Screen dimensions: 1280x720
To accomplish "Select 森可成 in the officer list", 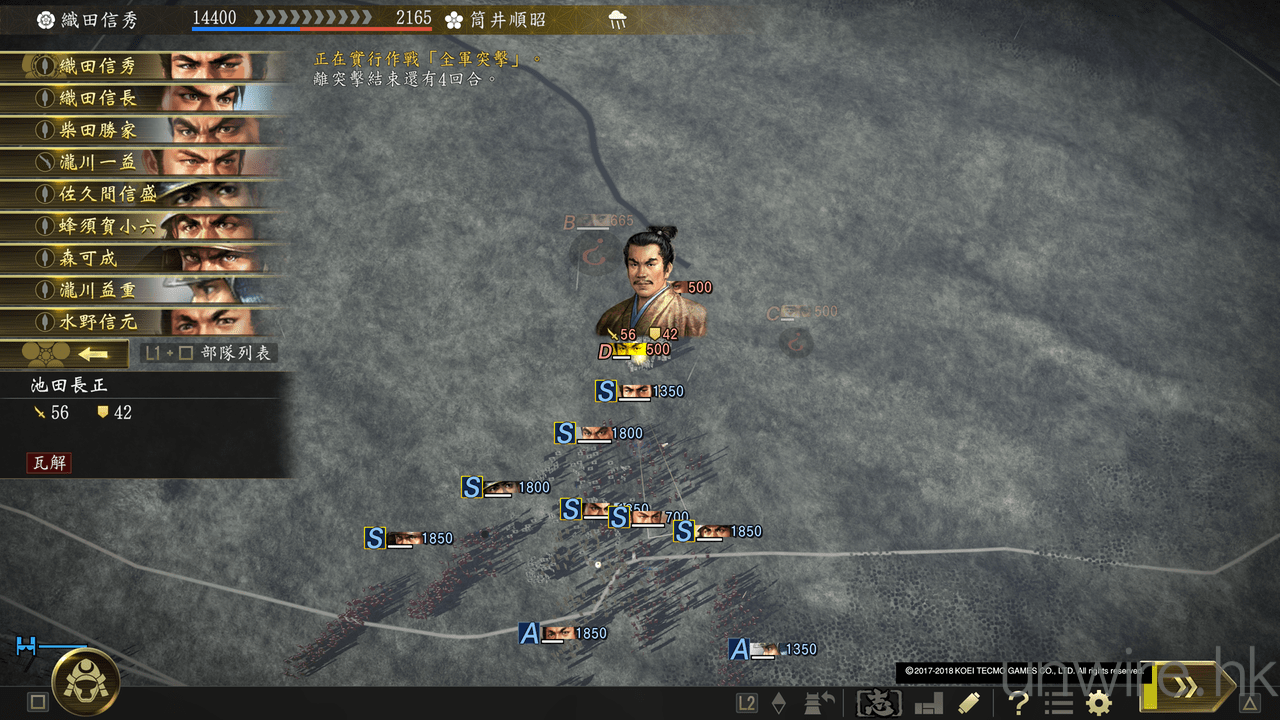I will (140, 259).
